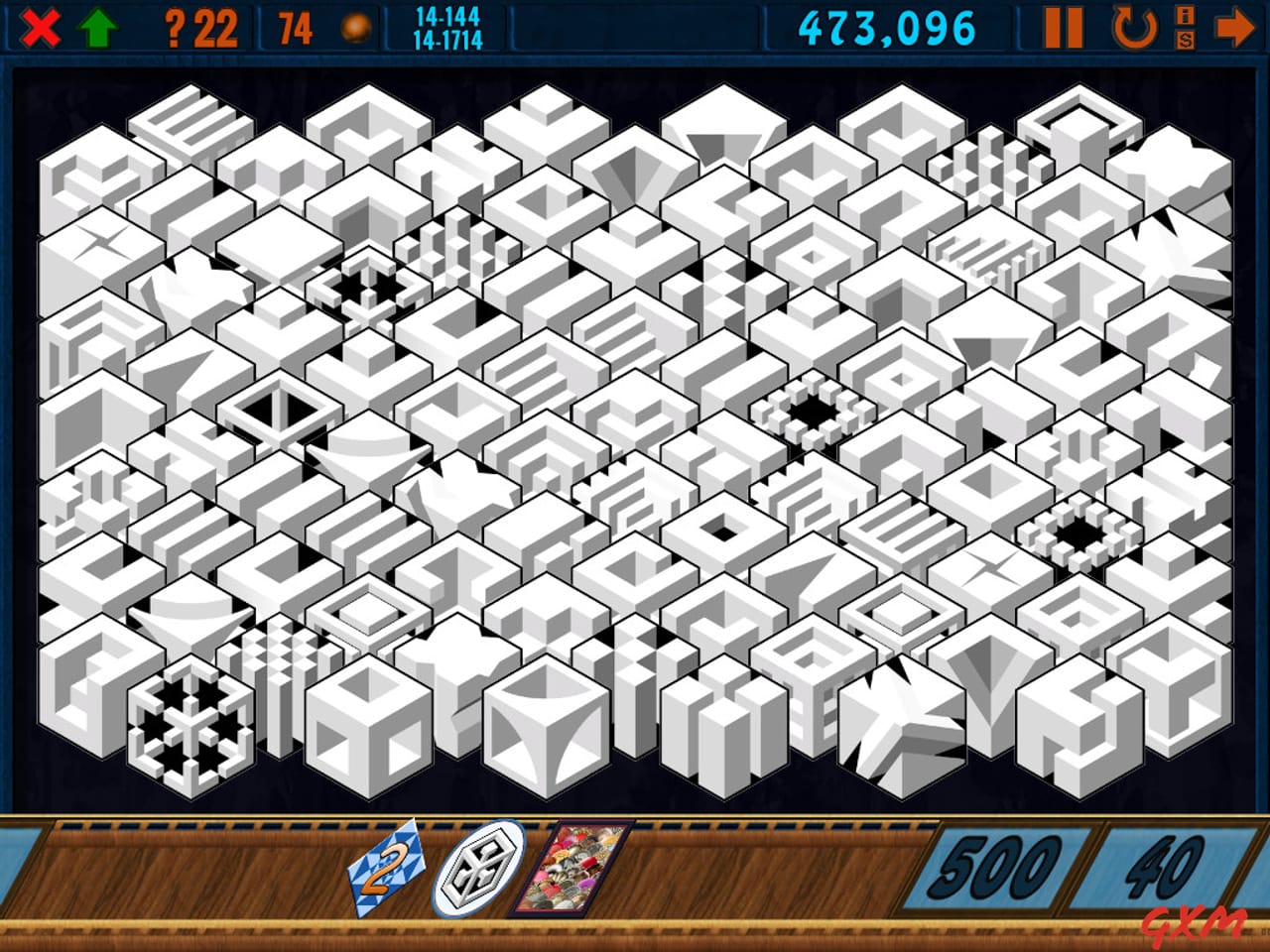Restart the level with the circular arrow icon
Image resolution: width=1270 pixels, height=952 pixels.
point(1131,27)
